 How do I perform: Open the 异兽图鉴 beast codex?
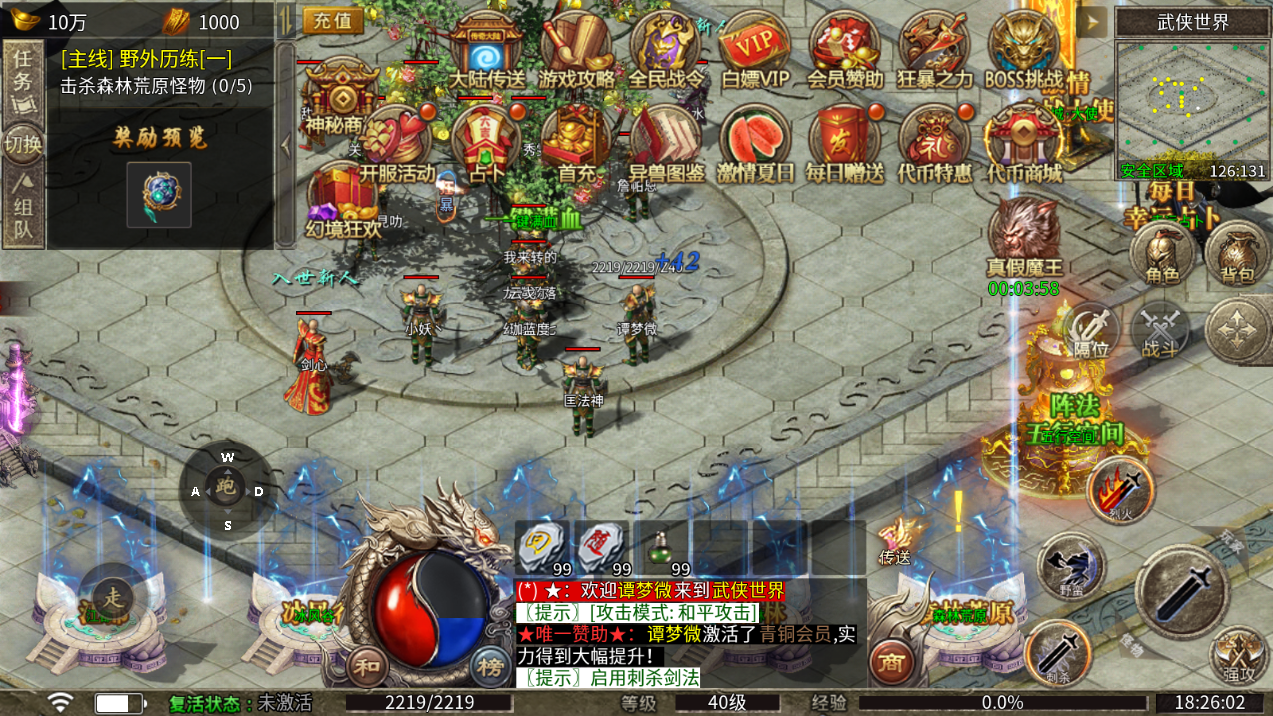pyautogui.click(x=666, y=142)
